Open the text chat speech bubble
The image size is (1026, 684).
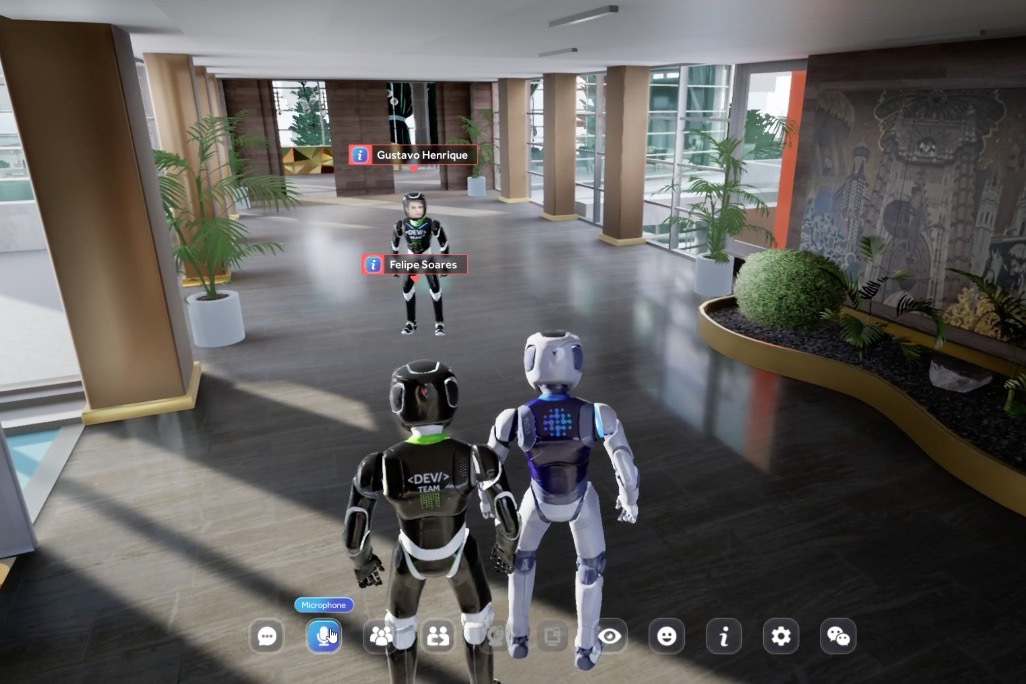click(x=266, y=636)
